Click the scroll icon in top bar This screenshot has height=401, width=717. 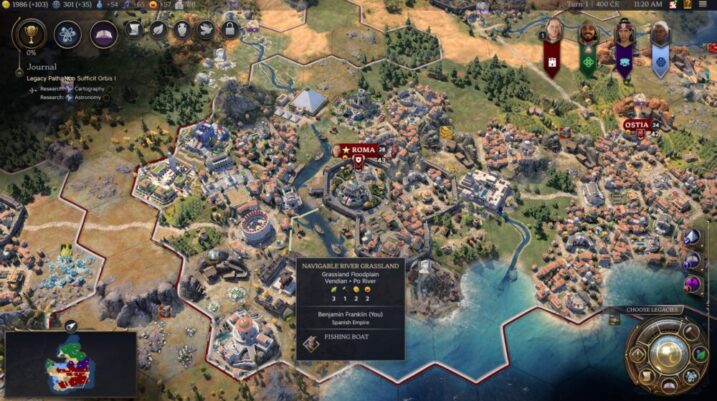pos(135,30)
